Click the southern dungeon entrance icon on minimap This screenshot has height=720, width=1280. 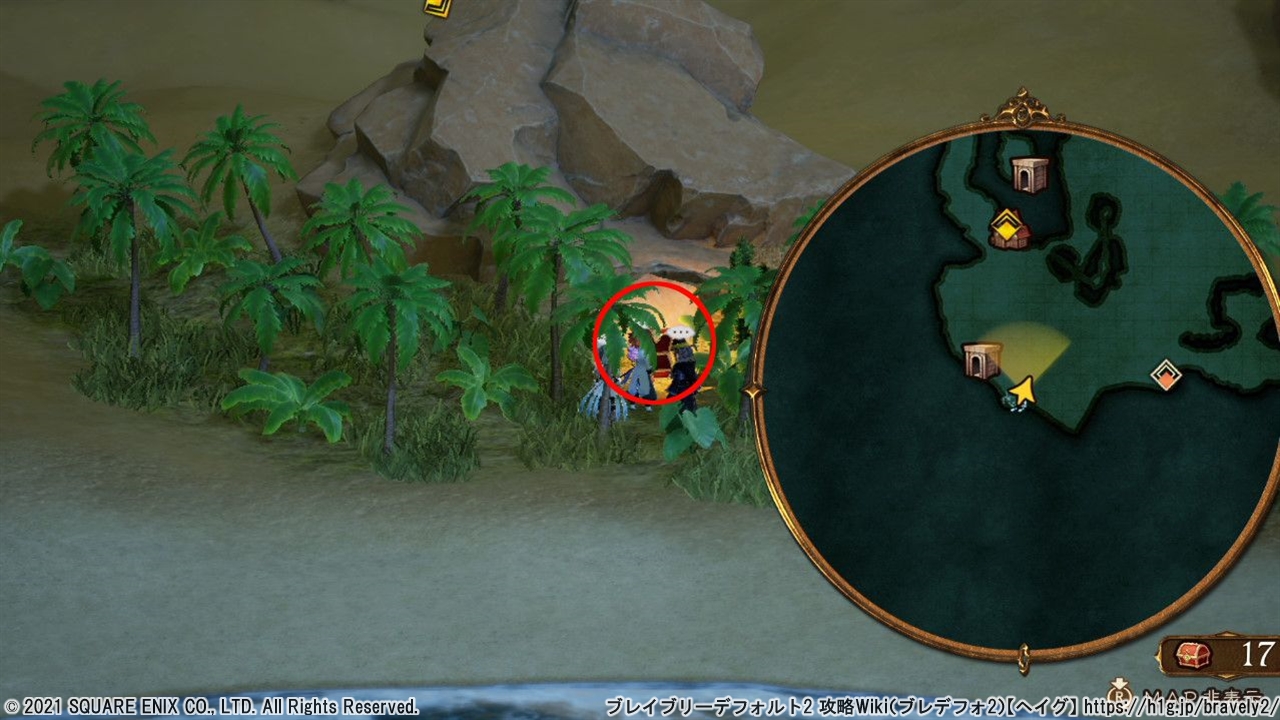coord(982,360)
